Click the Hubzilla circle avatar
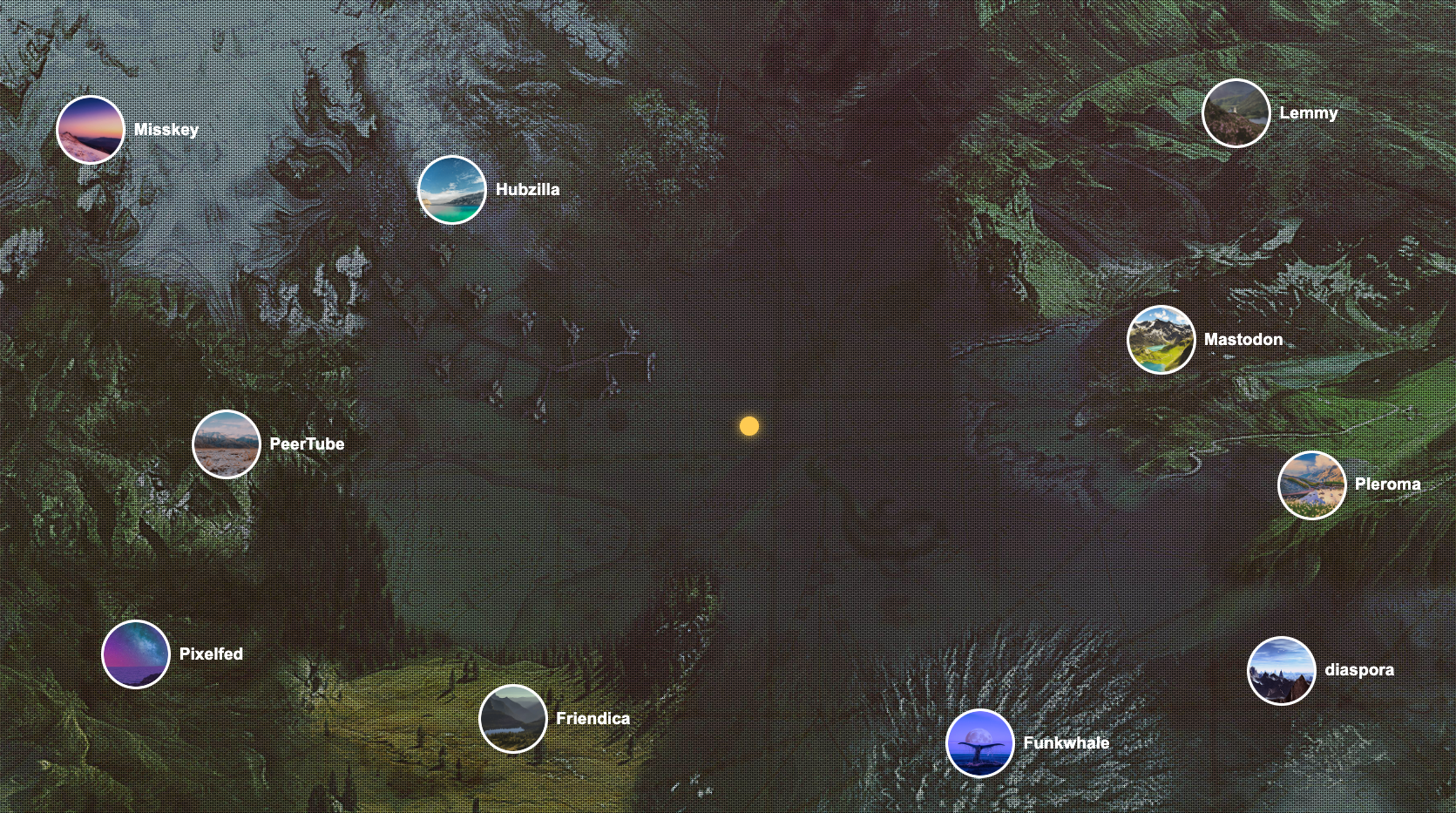The height and width of the screenshot is (813, 1456). coord(452,190)
